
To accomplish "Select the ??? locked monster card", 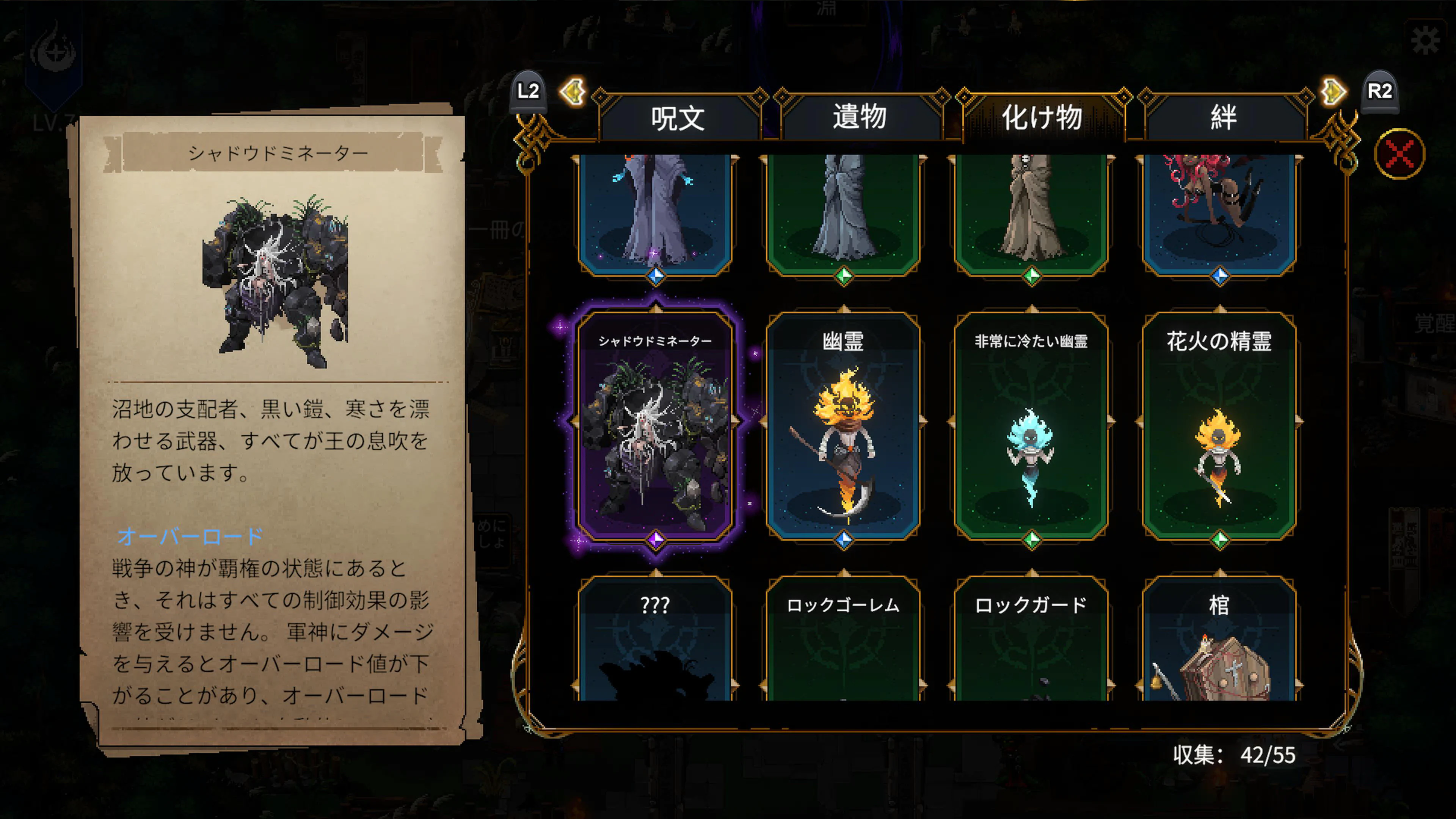I will click(x=656, y=639).
